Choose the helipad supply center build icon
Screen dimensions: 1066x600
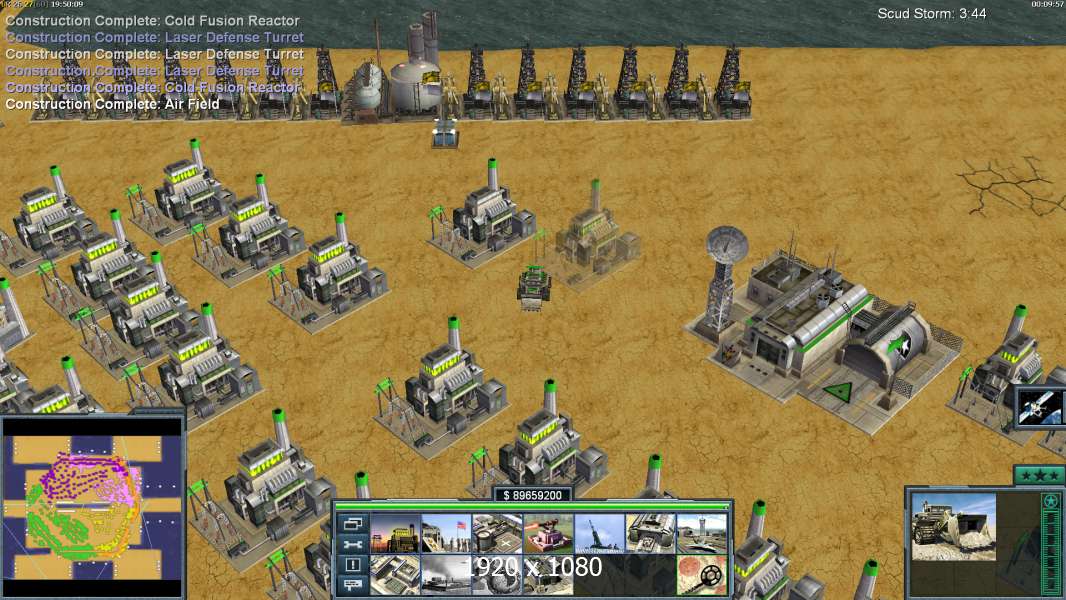tap(496, 533)
